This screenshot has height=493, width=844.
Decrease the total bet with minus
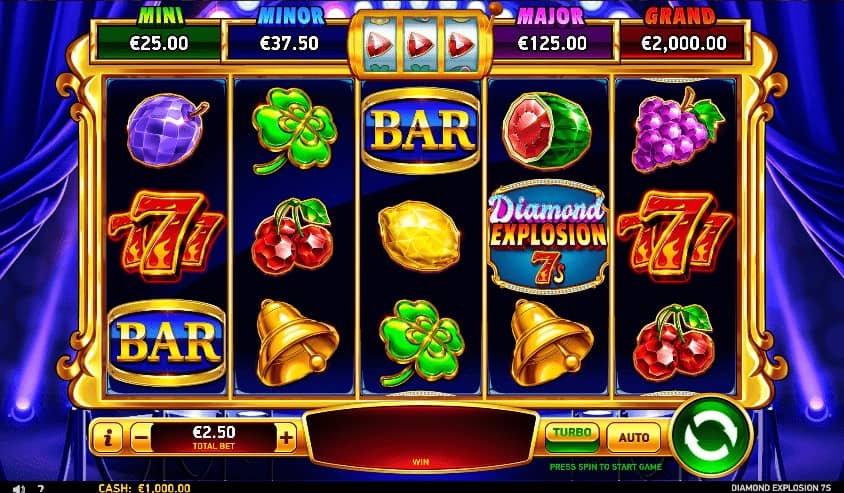141,437
